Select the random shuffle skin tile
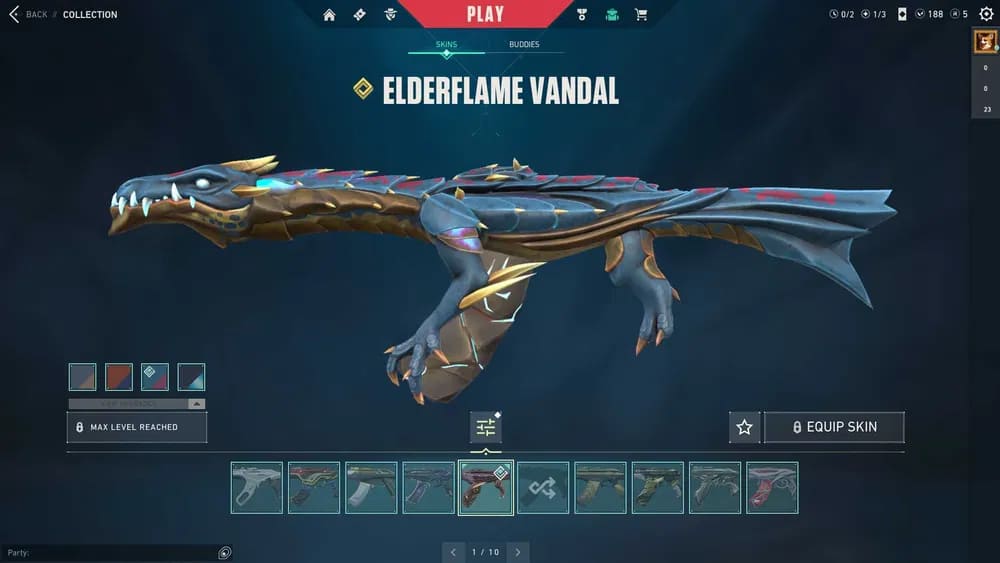The image size is (1000, 563). click(x=543, y=488)
